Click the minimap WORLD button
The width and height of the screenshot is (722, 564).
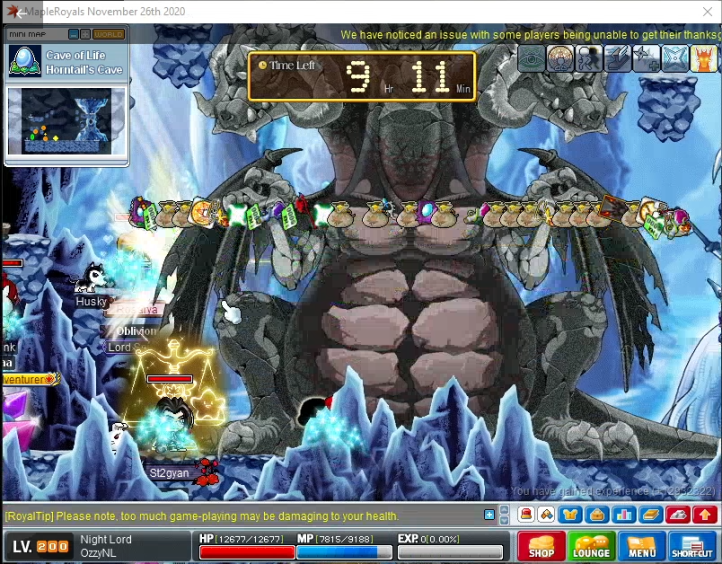109,34
